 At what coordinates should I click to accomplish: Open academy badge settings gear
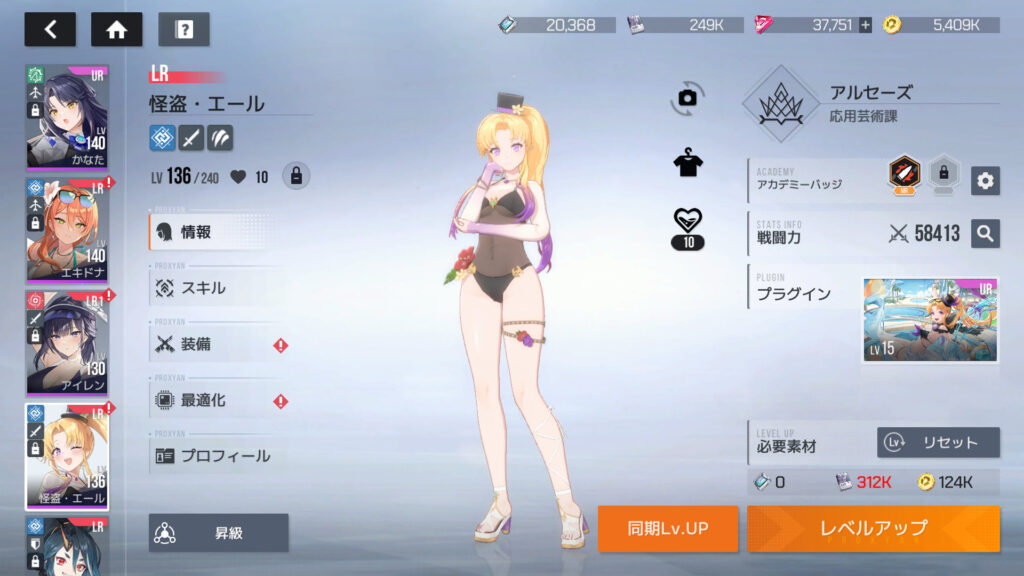pyautogui.click(x=985, y=180)
